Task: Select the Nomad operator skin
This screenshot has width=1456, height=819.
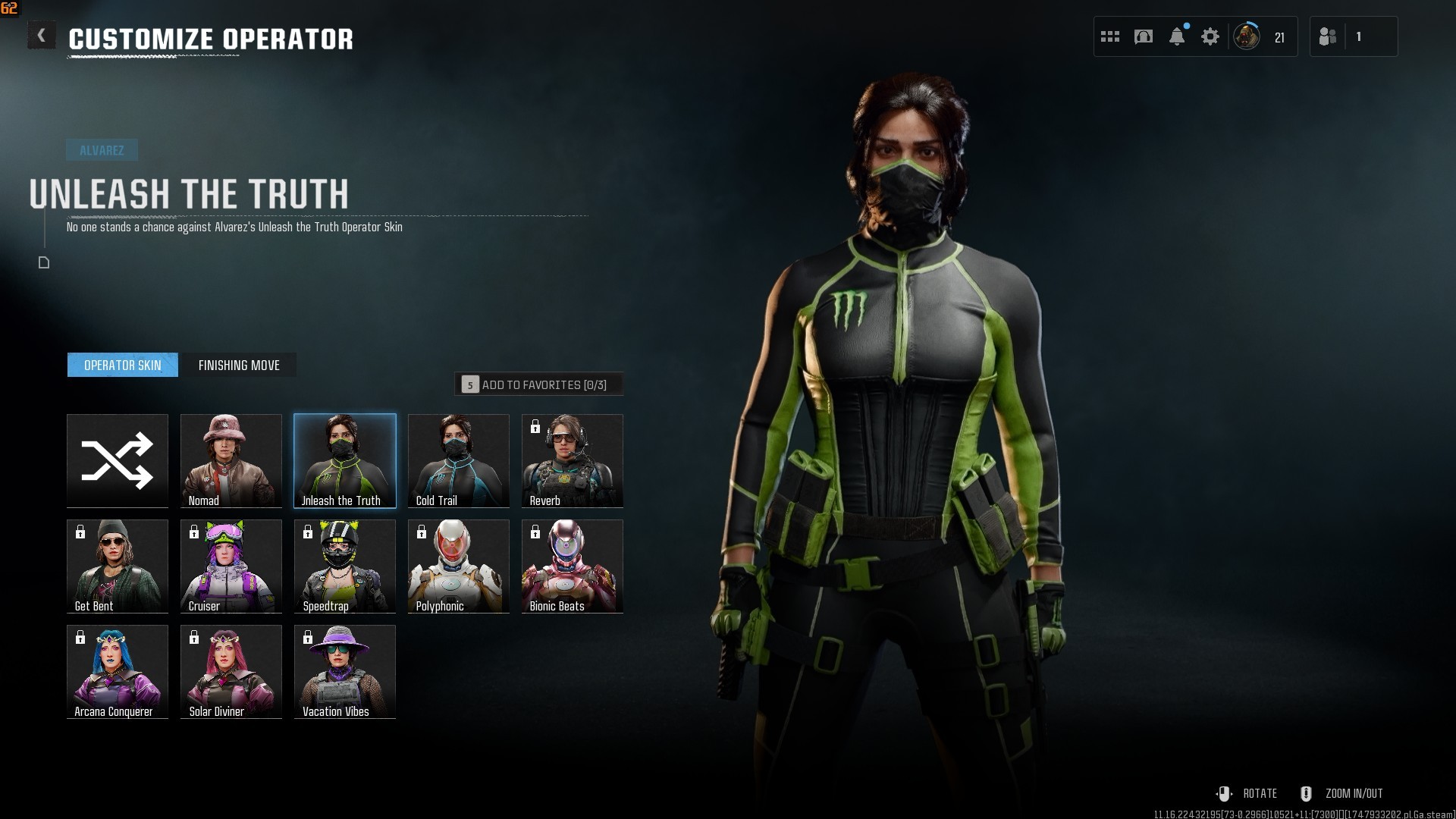Action: tap(231, 460)
